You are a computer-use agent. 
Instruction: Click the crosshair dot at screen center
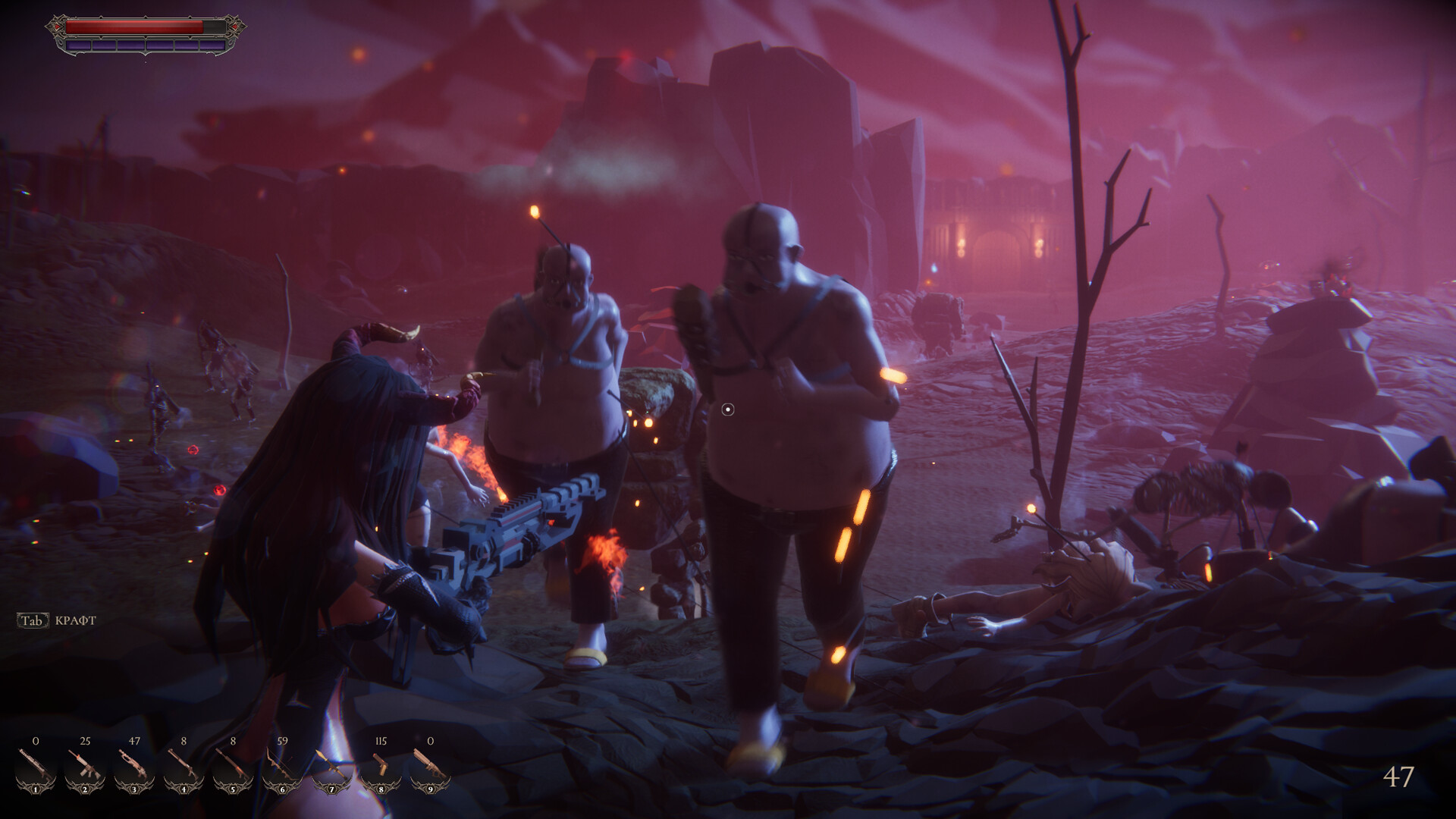click(x=730, y=409)
